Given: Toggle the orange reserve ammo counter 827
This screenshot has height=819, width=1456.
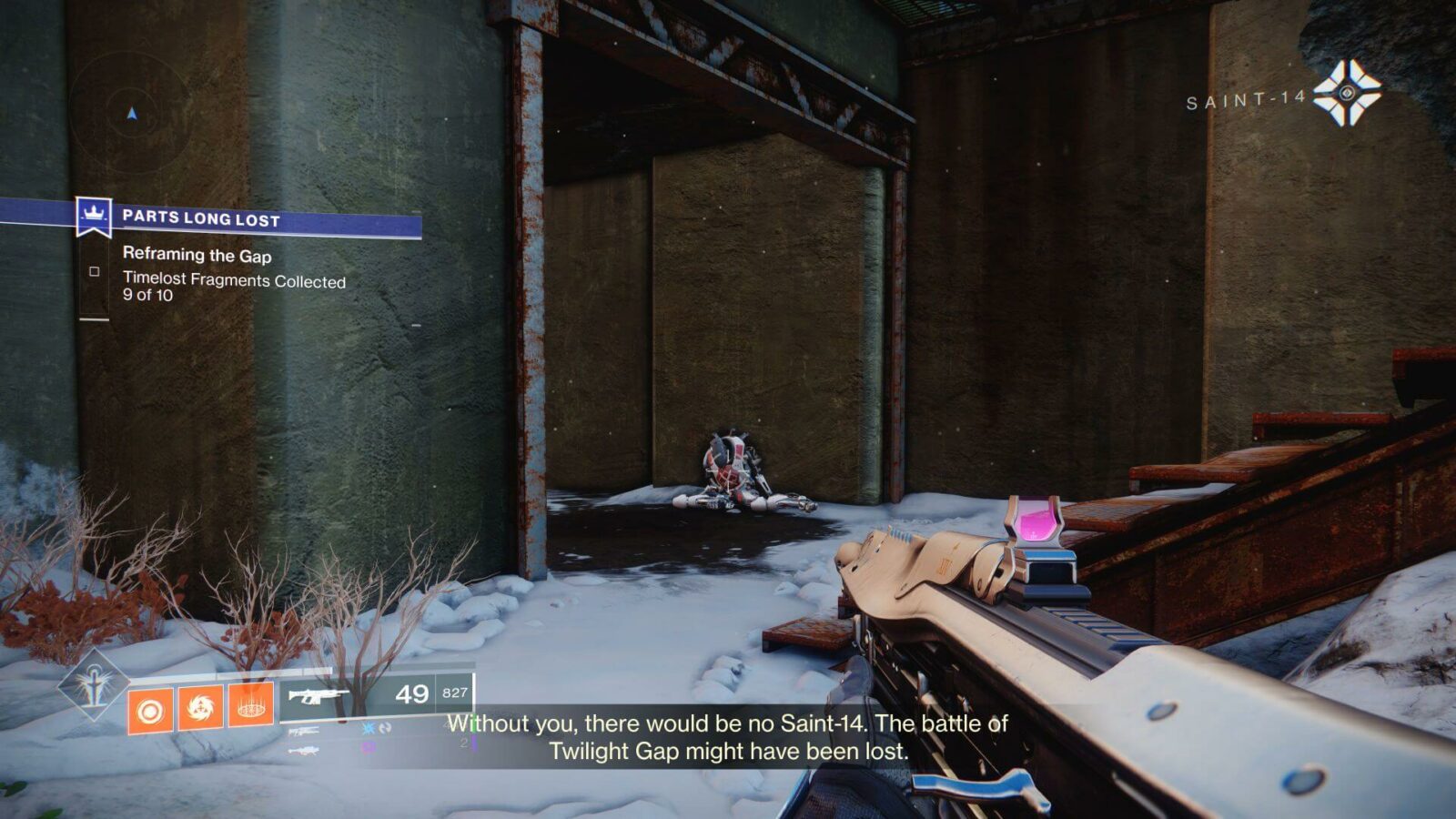Looking at the screenshot, I should 453,692.
